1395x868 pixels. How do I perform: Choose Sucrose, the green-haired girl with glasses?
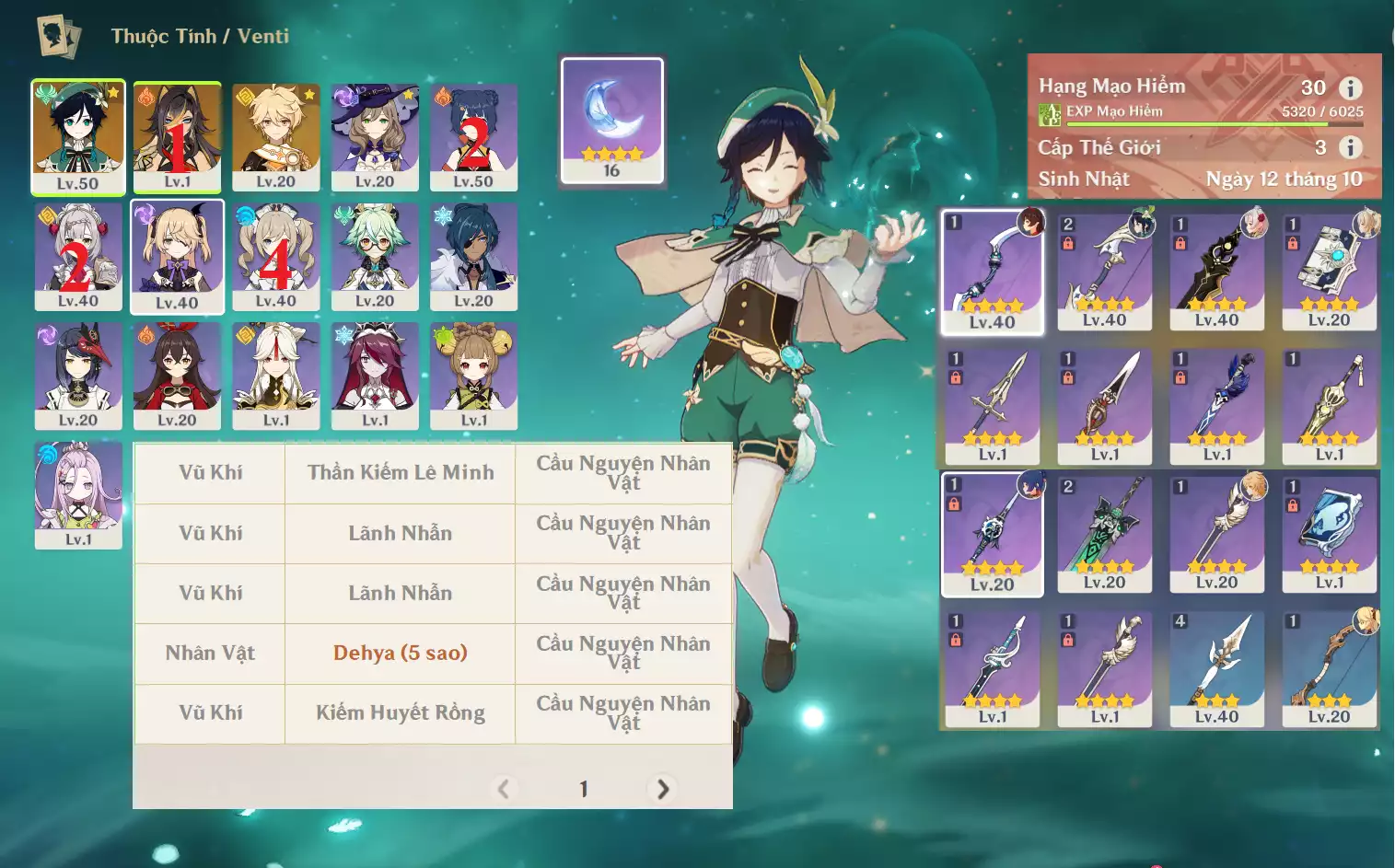point(375,256)
